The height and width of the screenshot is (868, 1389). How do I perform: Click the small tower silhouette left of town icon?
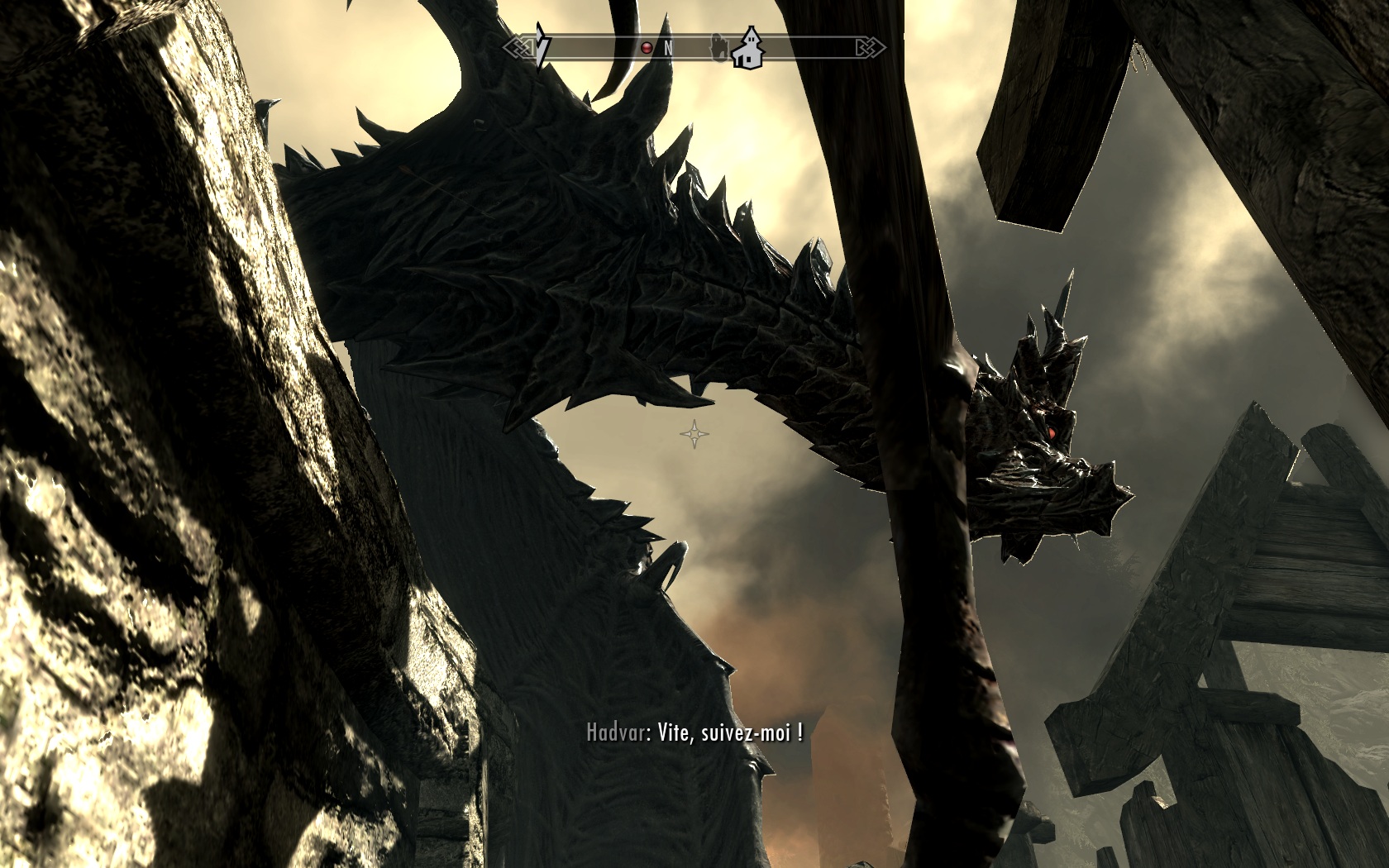[718, 48]
